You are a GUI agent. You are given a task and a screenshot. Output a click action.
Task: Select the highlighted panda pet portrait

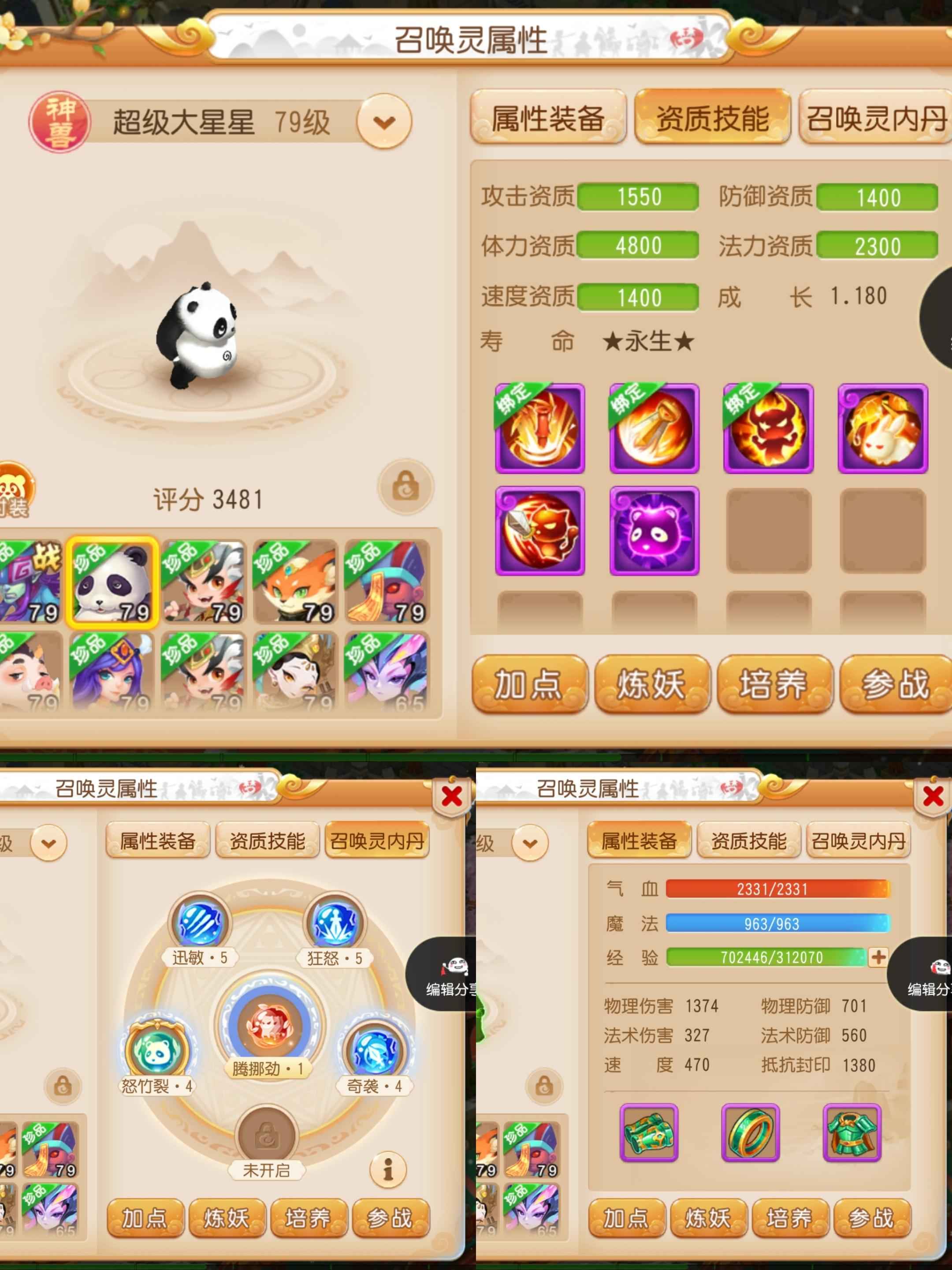pos(112,582)
